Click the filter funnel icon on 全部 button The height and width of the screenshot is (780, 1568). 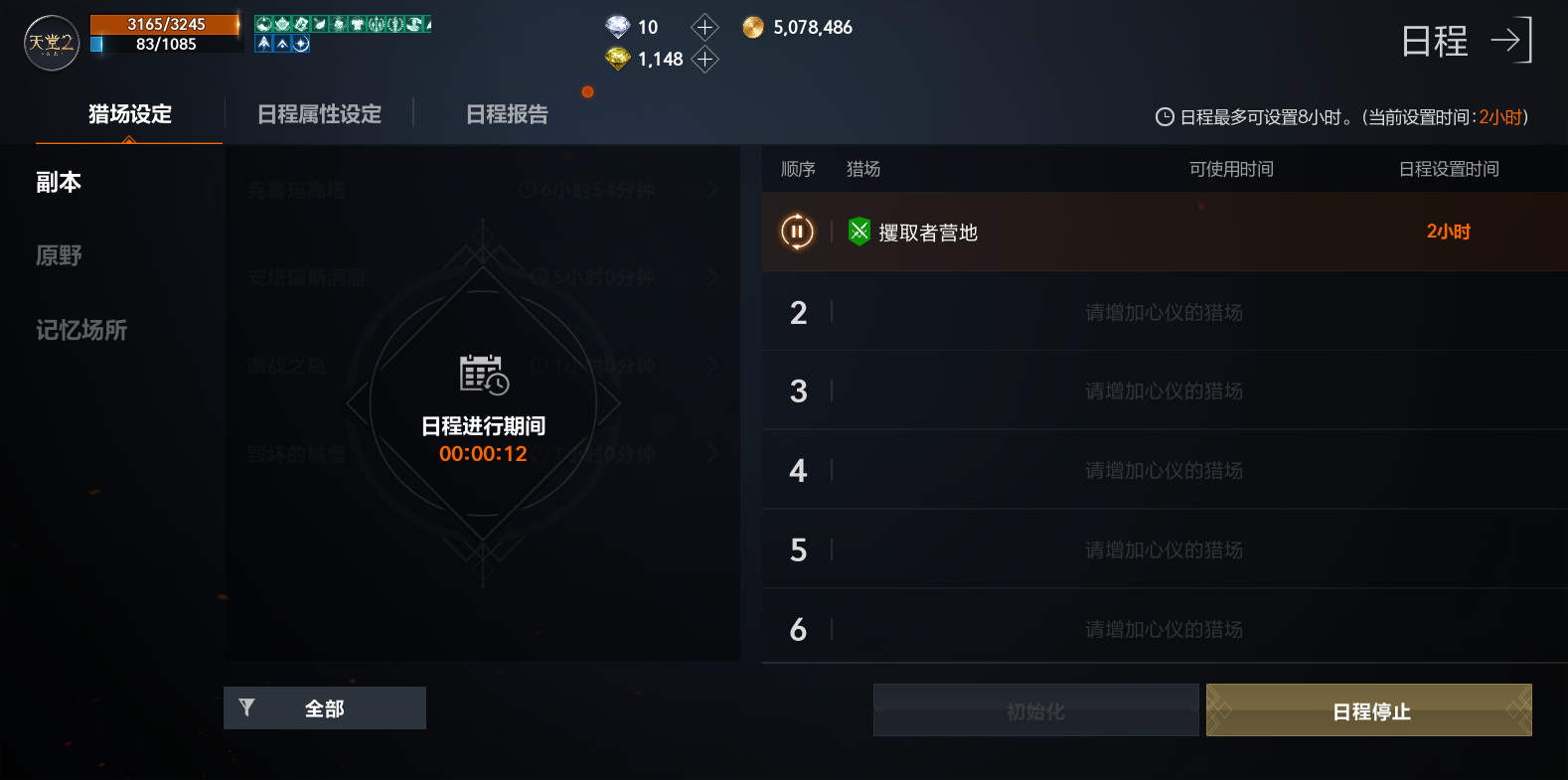(x=248, y=707)
